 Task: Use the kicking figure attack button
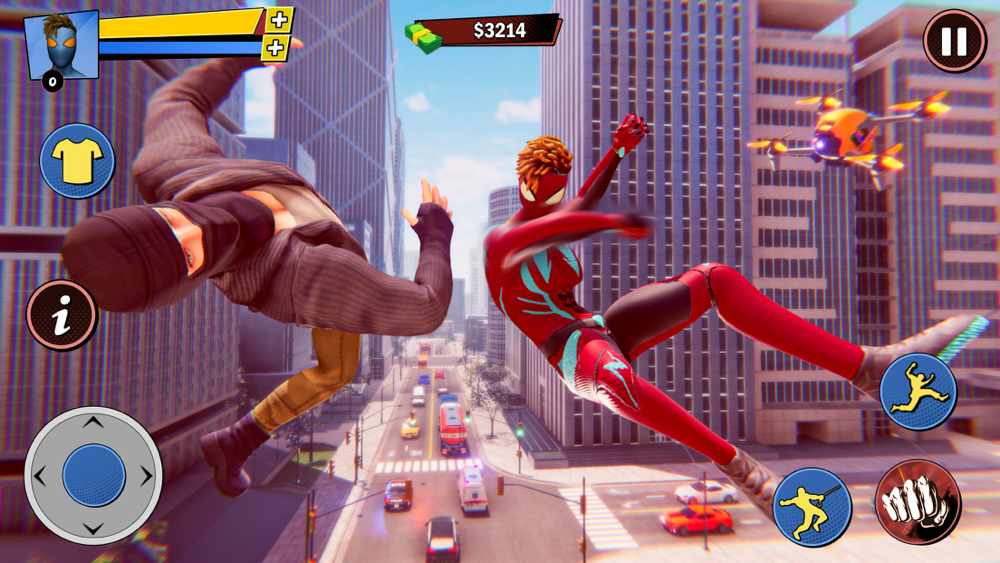[812, 506]
